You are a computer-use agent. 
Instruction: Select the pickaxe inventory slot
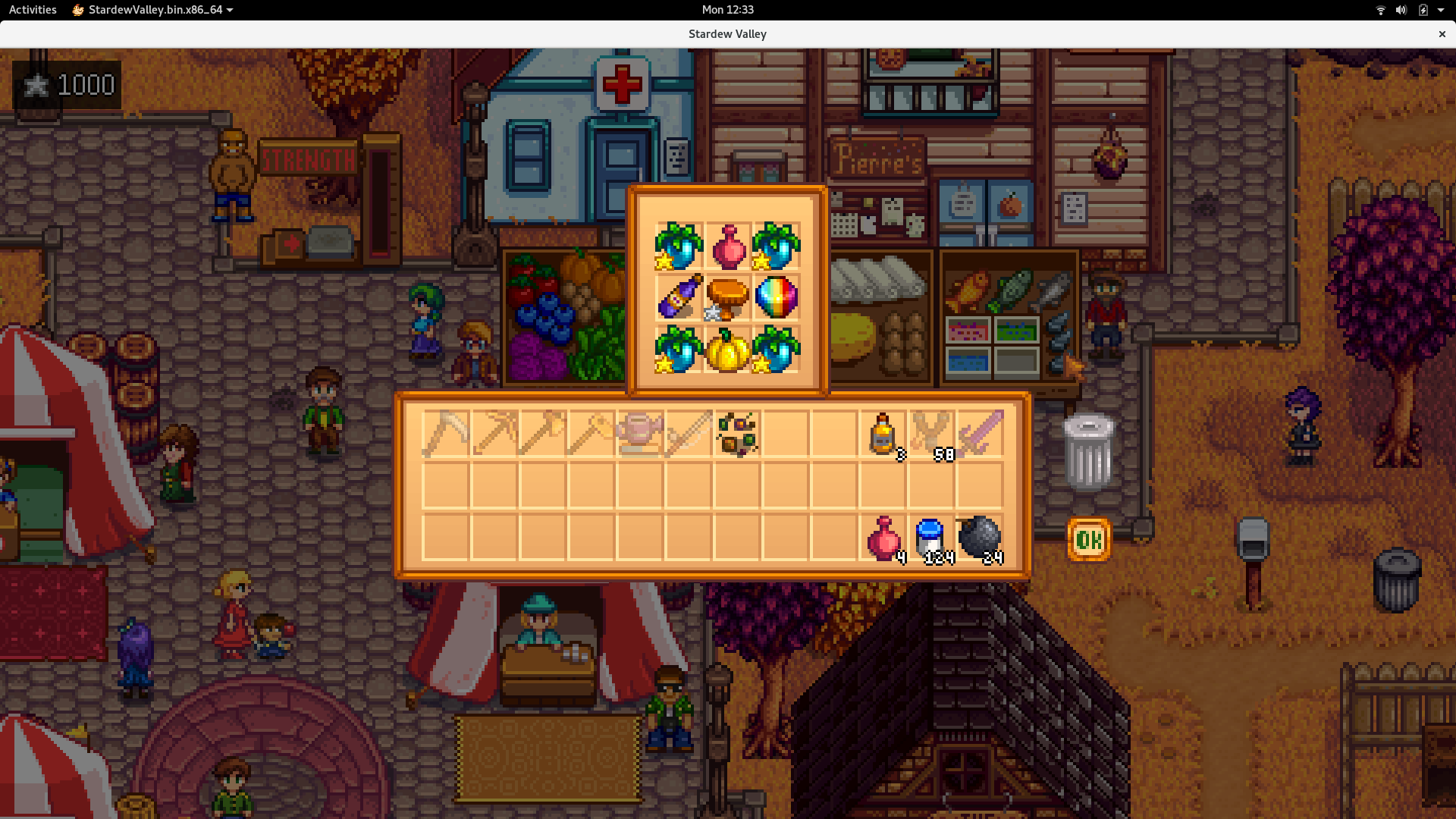coord(494,434)
